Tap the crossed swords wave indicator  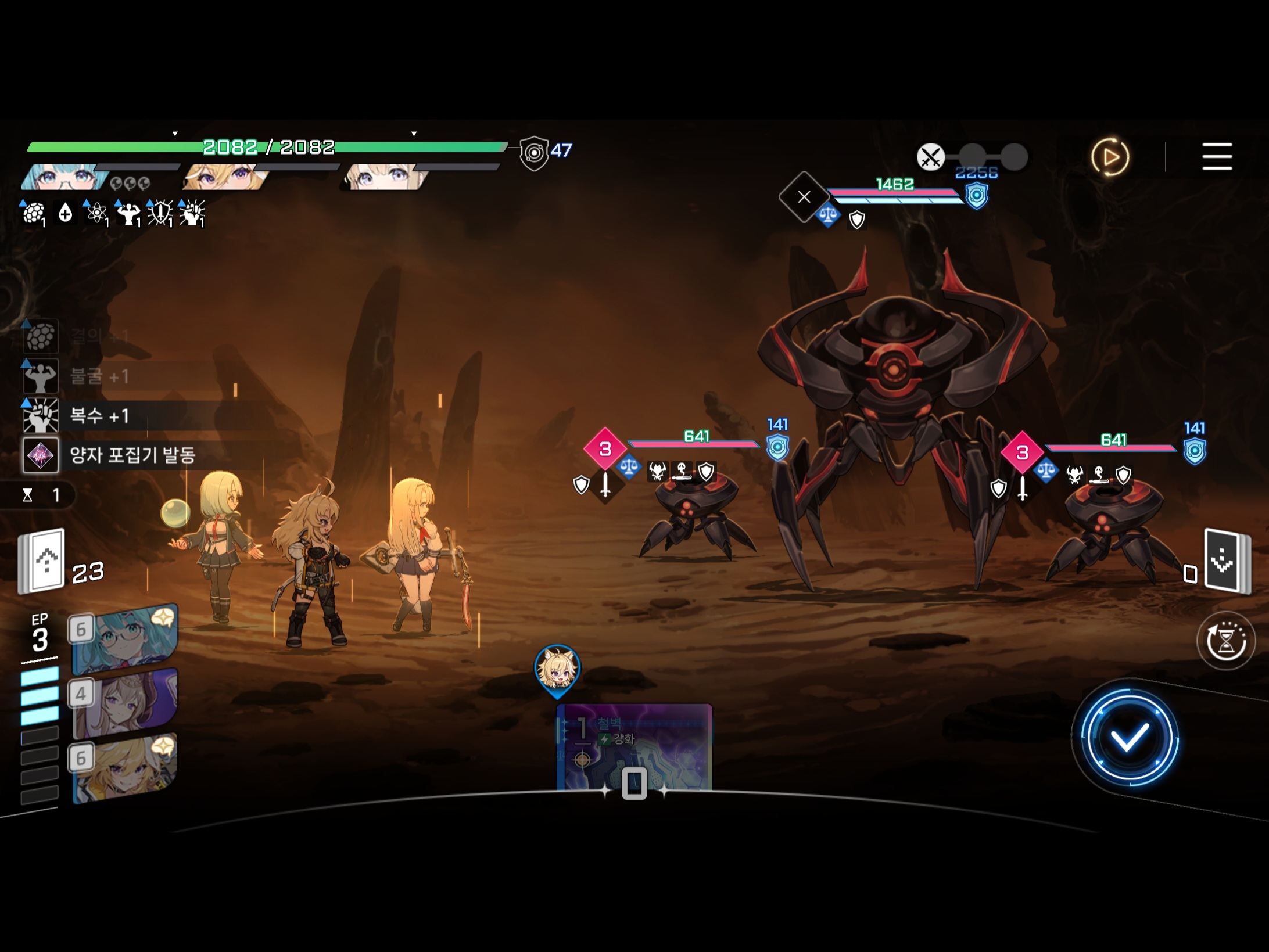pyautogui.click(x=930, y=157)
